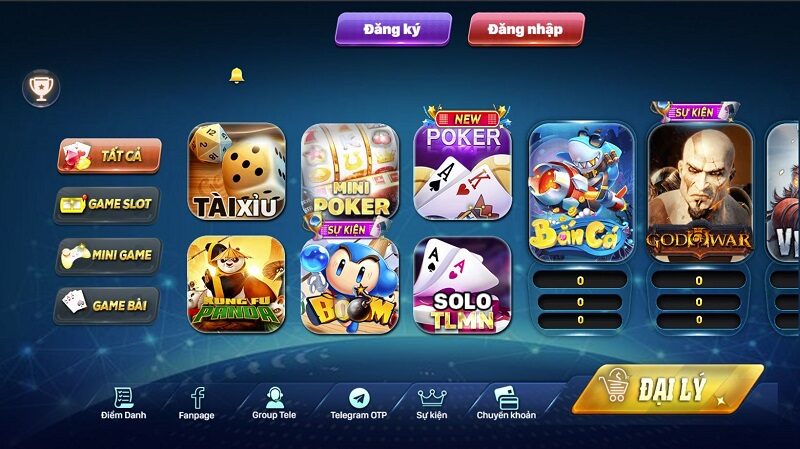Launch the Tài Xỉu dice game
This screenshot has width=800, height=449.
coord(237,172)
